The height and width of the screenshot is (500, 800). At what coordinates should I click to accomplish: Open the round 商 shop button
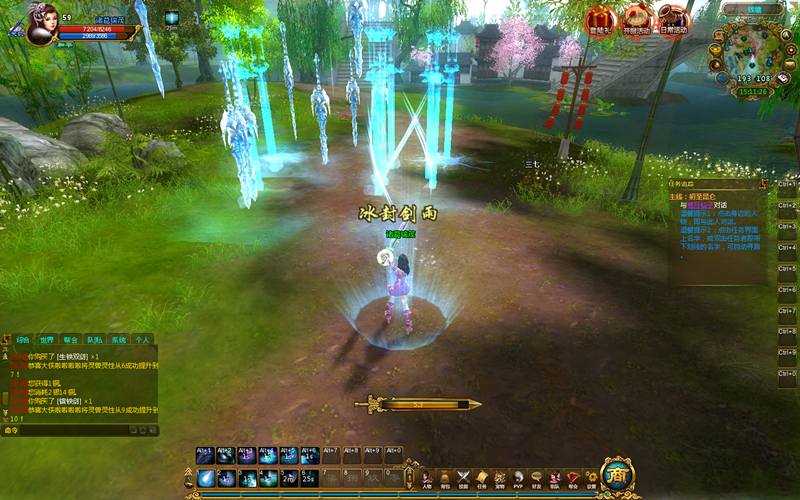click(617, 474)
